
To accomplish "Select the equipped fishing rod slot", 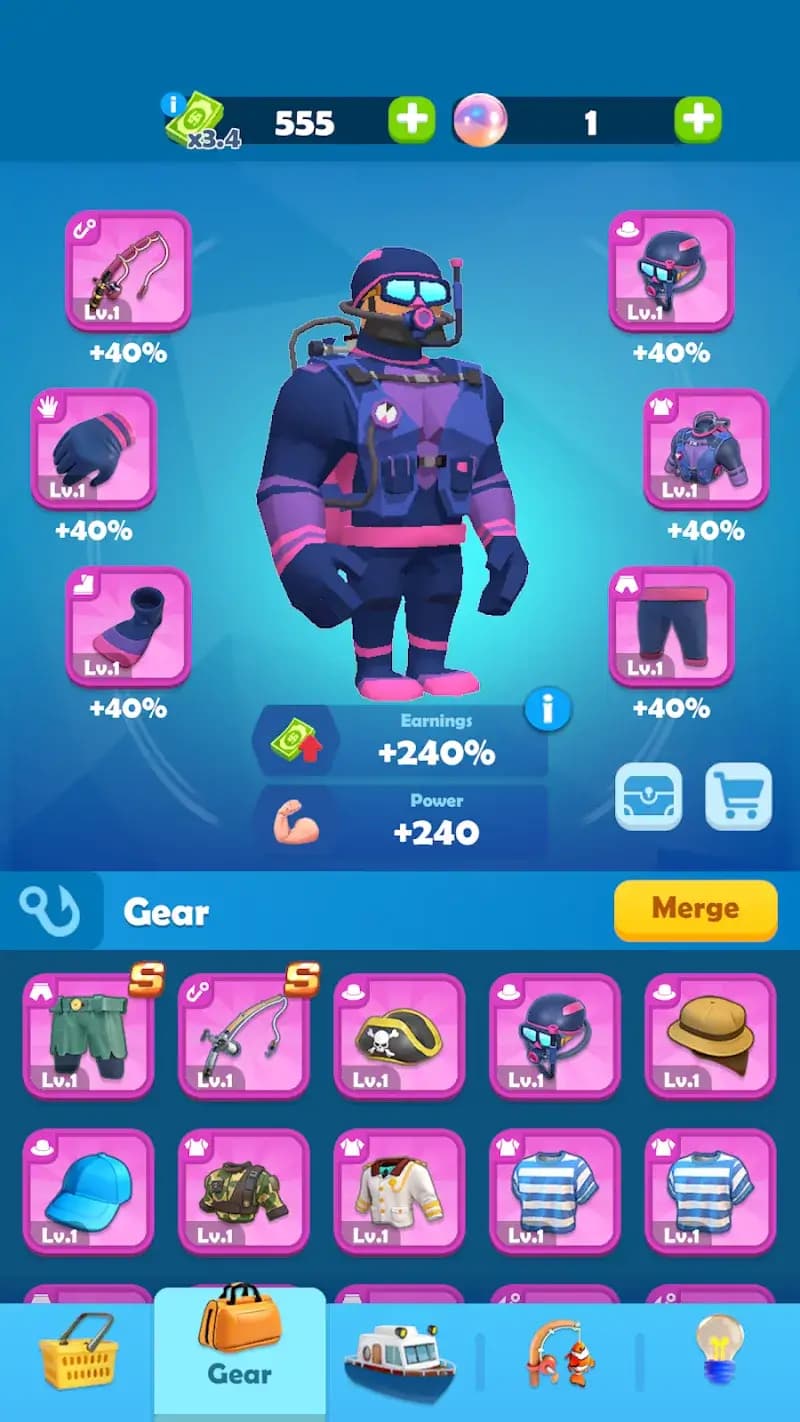I will (128, 270).
